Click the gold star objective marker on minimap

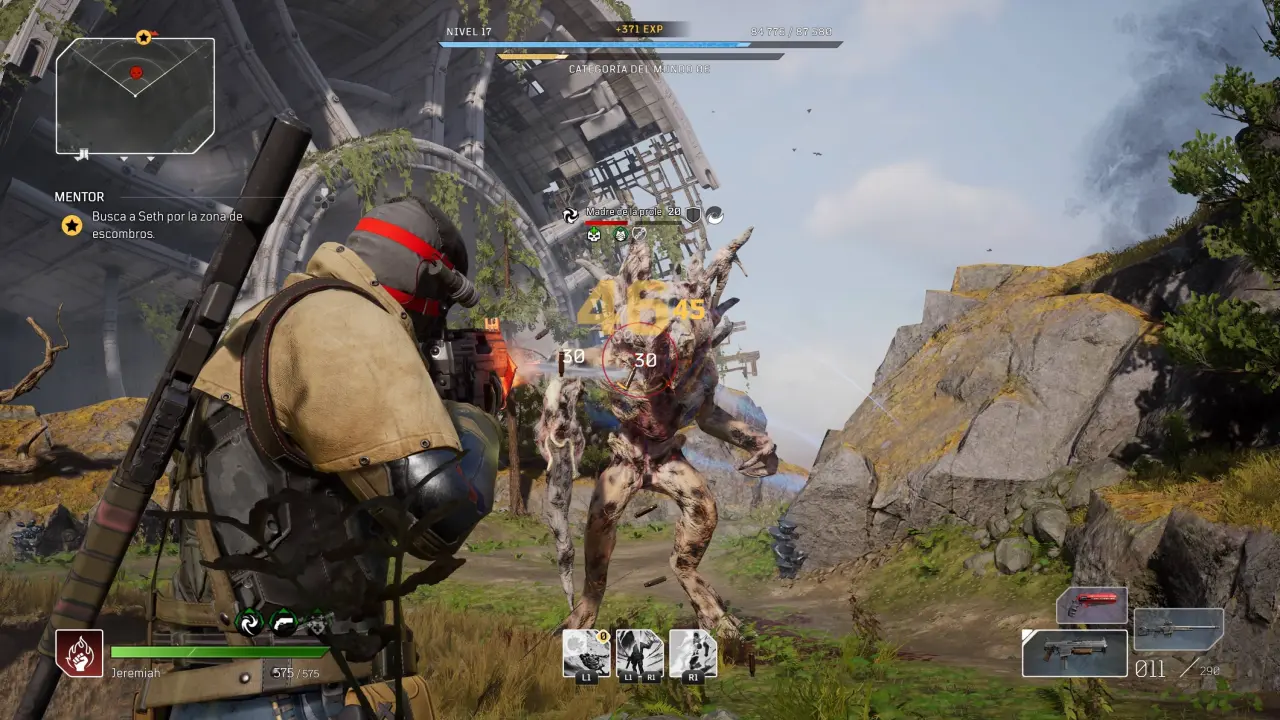pyautogui.click(x=143, y=38)
